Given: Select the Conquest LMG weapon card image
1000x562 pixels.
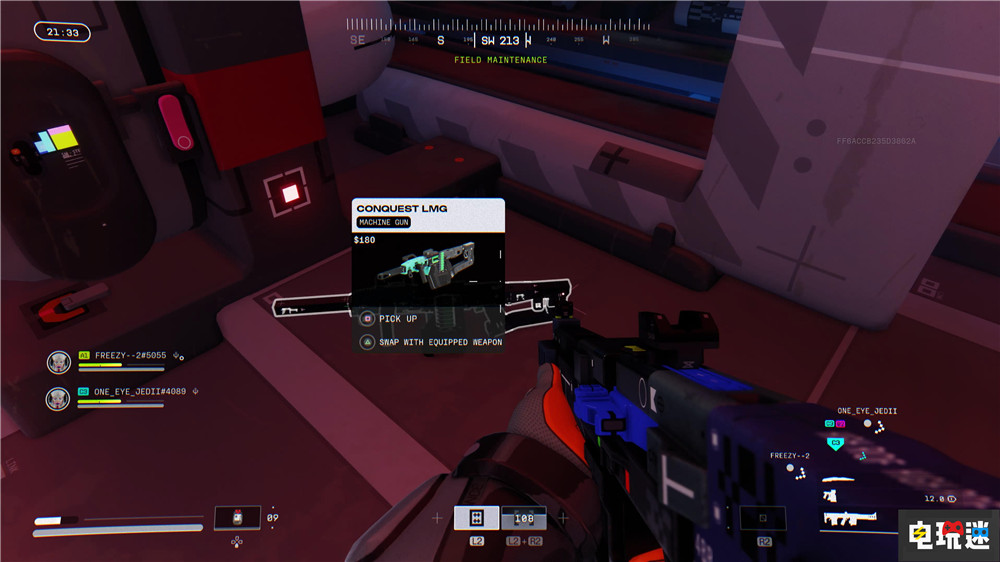Looking at the screenshot, I should 427,270.
